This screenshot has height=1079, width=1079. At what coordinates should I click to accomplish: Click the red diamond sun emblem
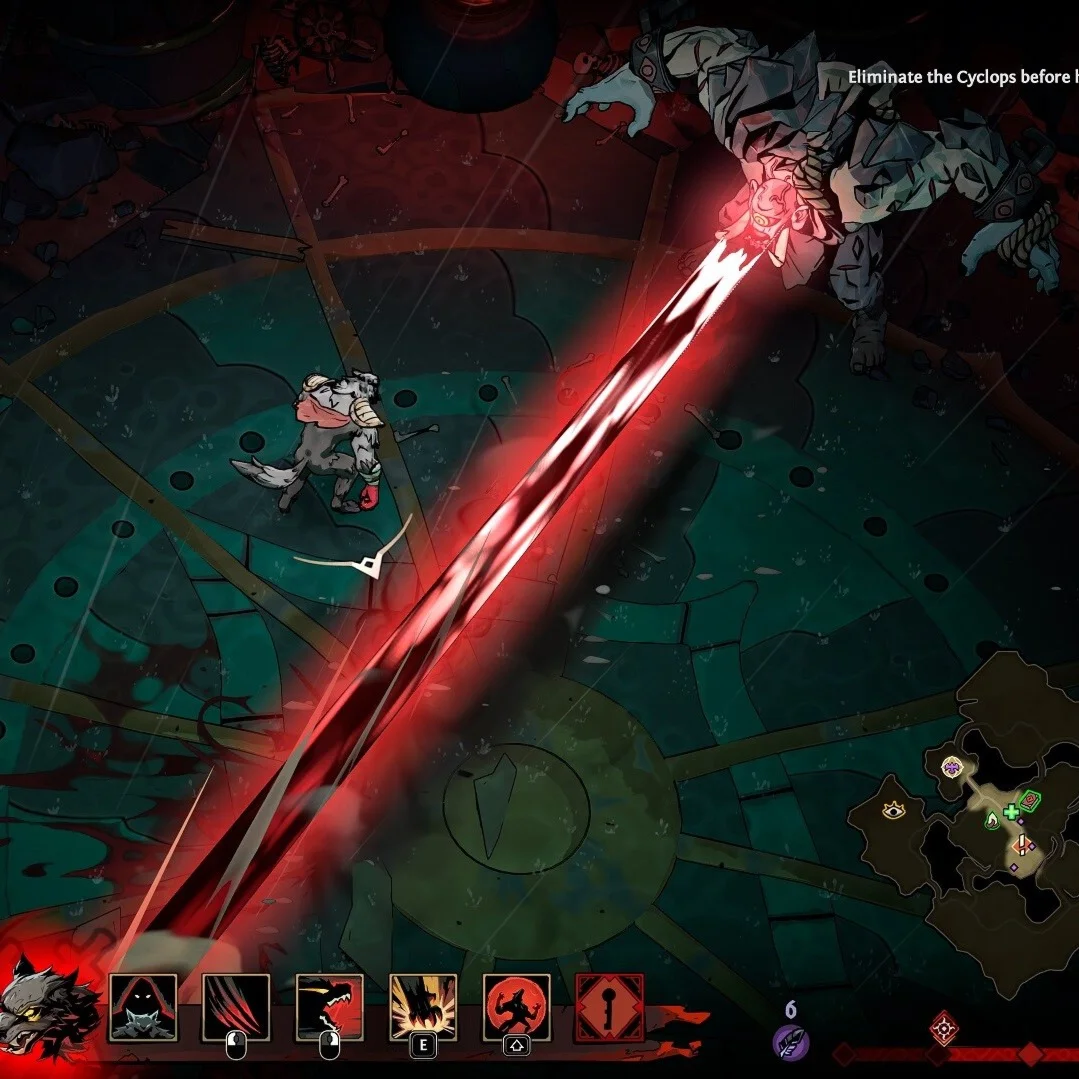944,1027
